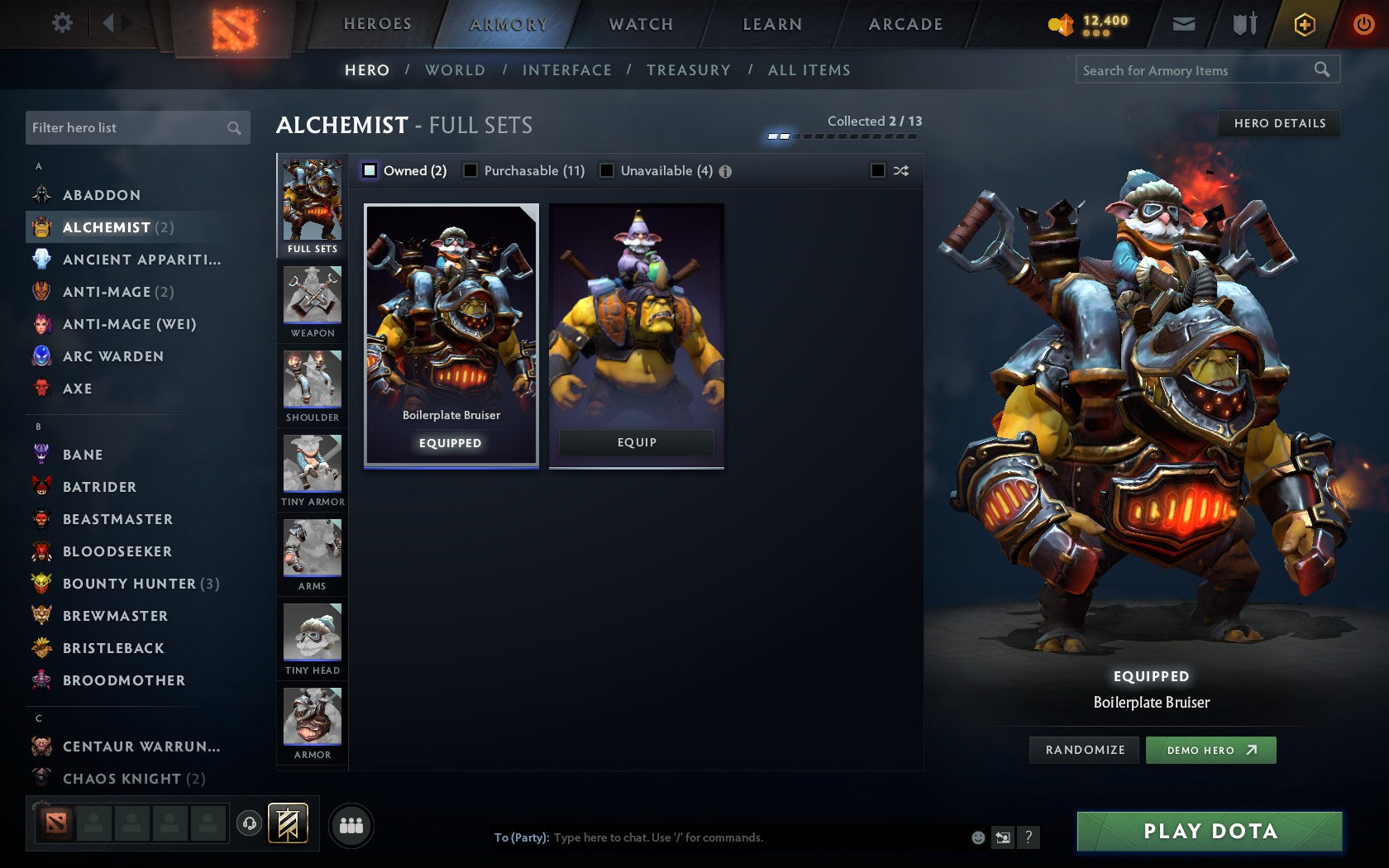Click inside the Filter hero list field
The image size is (1389, 868).
pyautogui.click(x=124, y=128)
